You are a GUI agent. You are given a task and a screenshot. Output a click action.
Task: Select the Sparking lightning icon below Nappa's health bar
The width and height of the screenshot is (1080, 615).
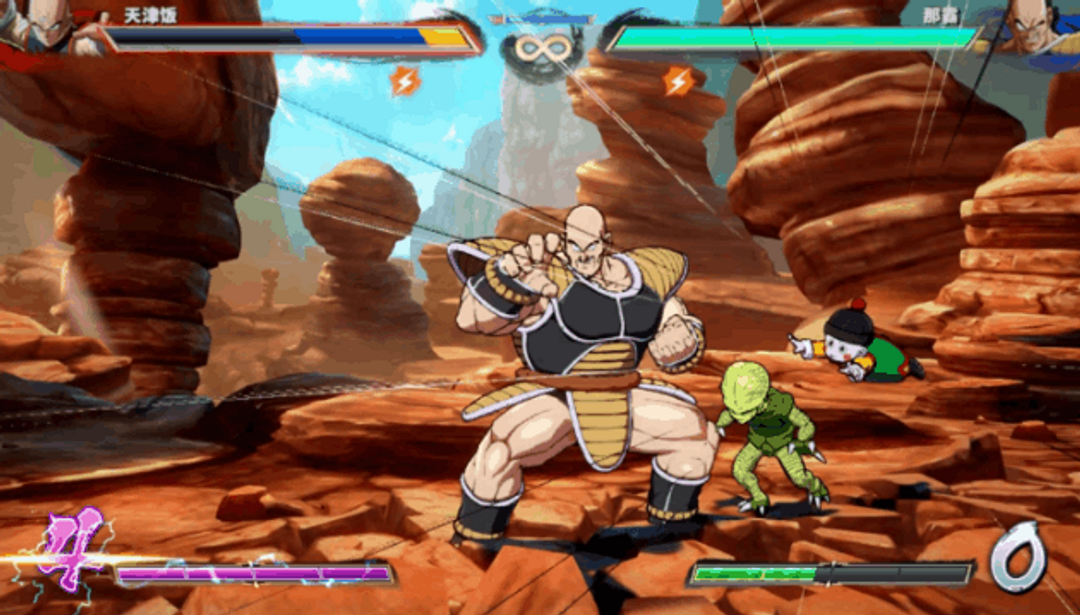pos(679,80)
